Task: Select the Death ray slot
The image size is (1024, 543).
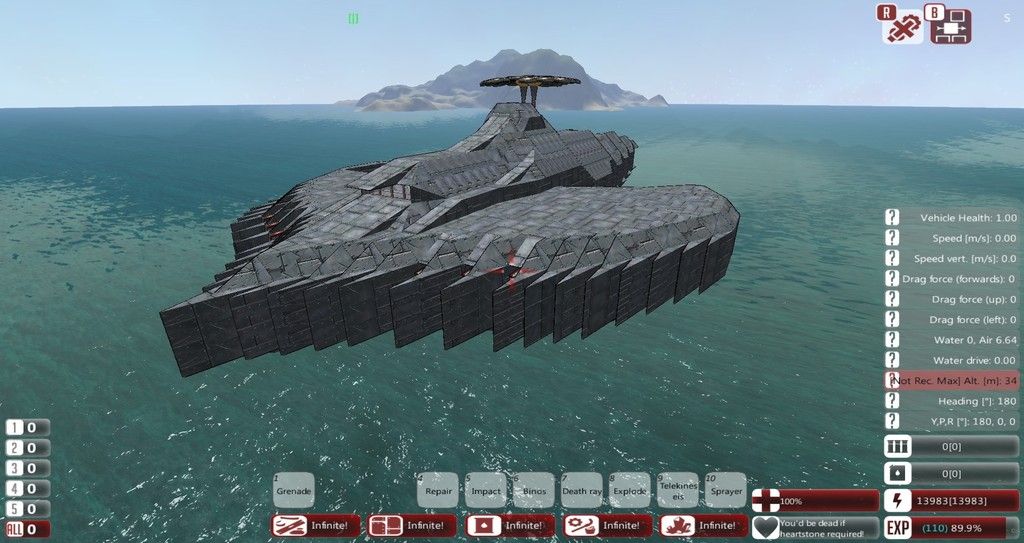Action: pyautogui.click(x=582, y=491)
